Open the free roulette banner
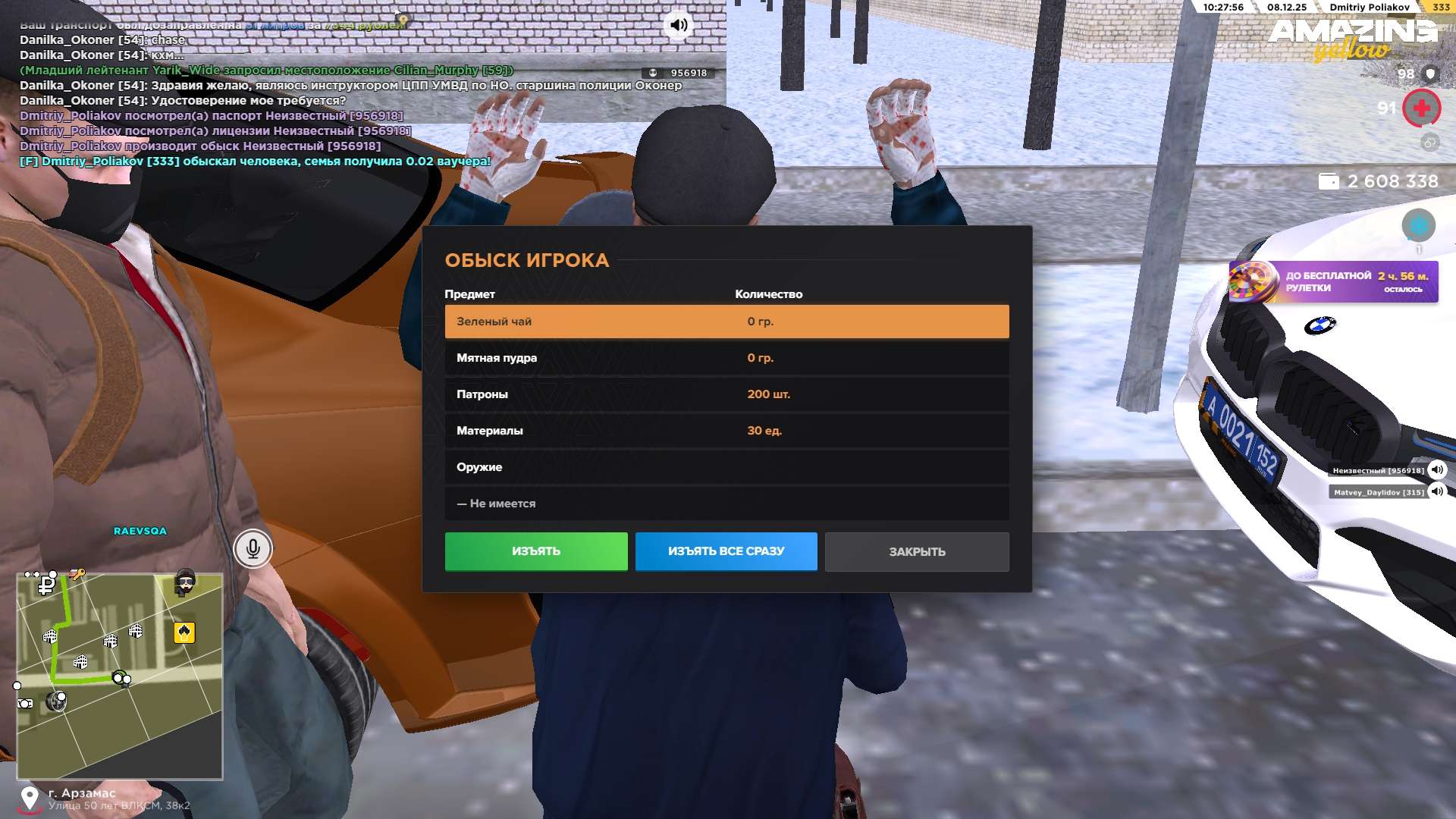The image size is (1456, 819). coord(1333,282)
